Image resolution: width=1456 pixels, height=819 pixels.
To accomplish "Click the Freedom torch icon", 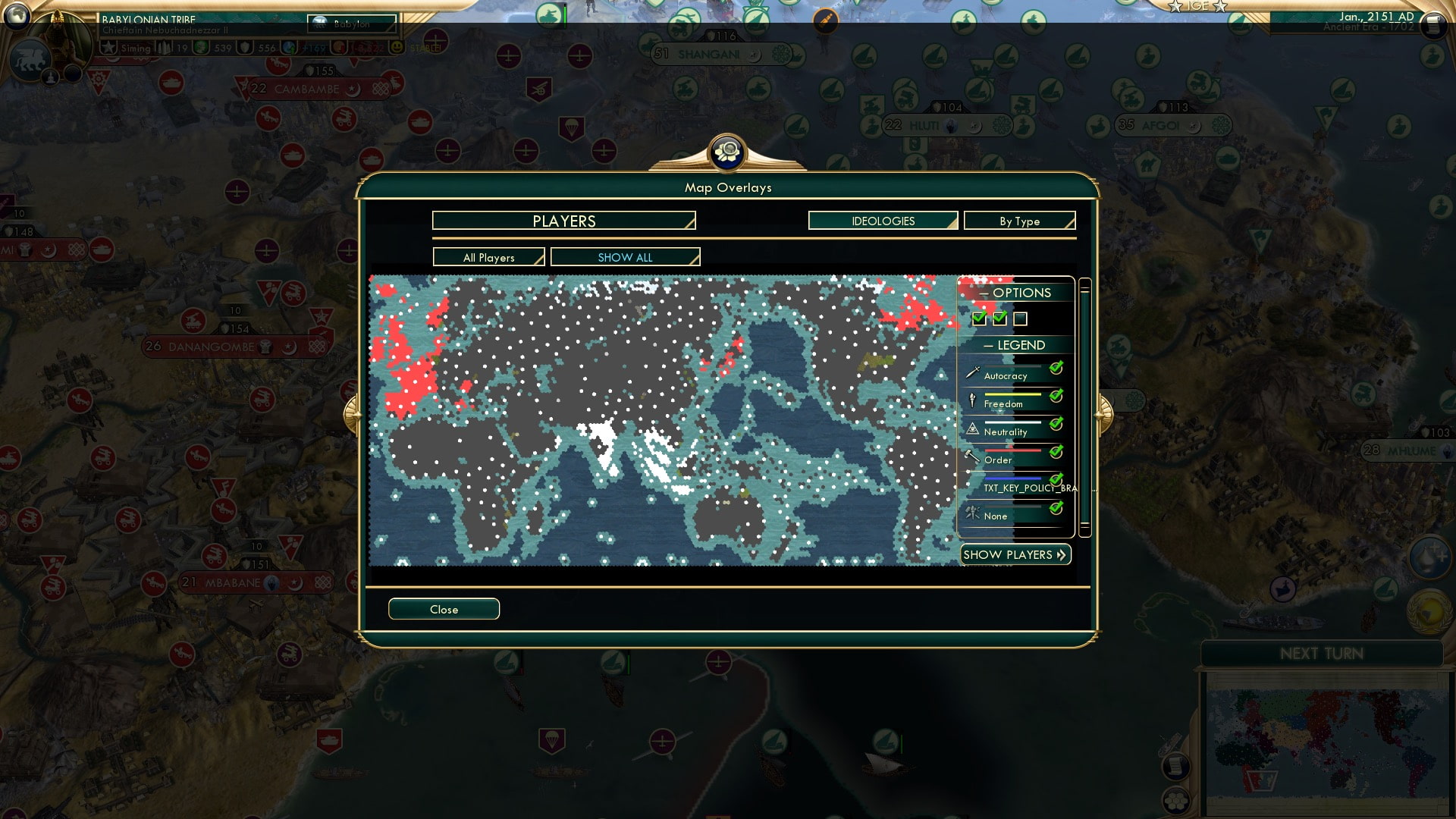I will tap(972, 401).
